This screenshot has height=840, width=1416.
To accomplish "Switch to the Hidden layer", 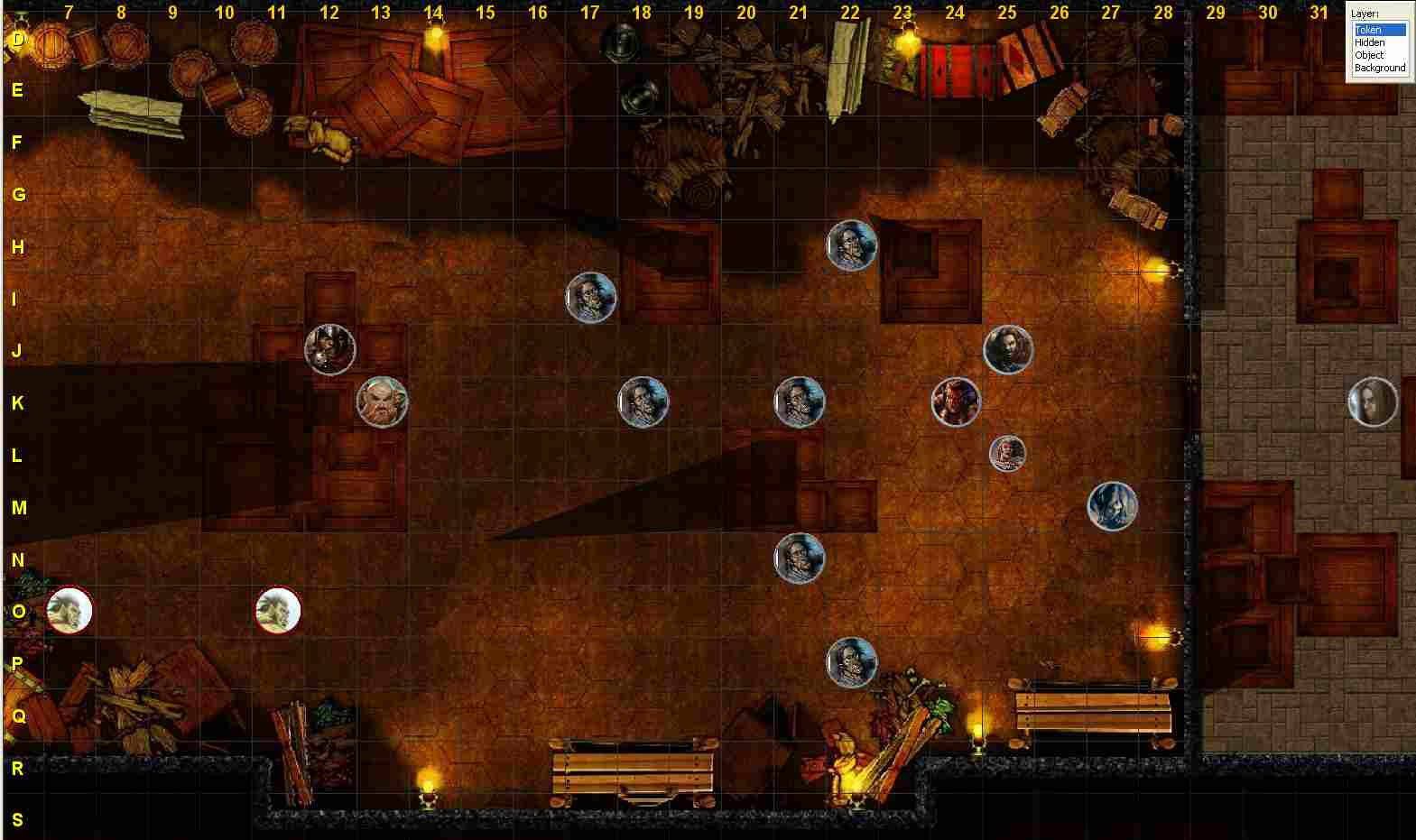I will (1369, 42).
